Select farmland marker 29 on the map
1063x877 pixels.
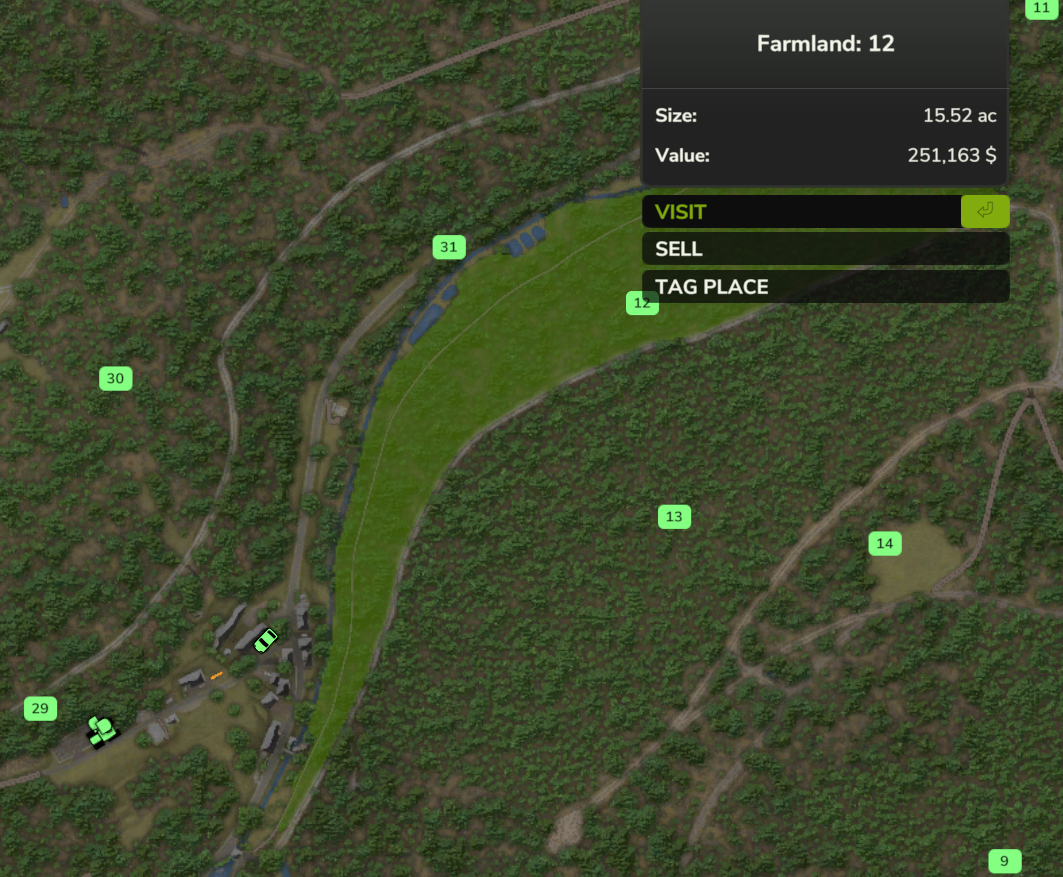pos(40,709)
